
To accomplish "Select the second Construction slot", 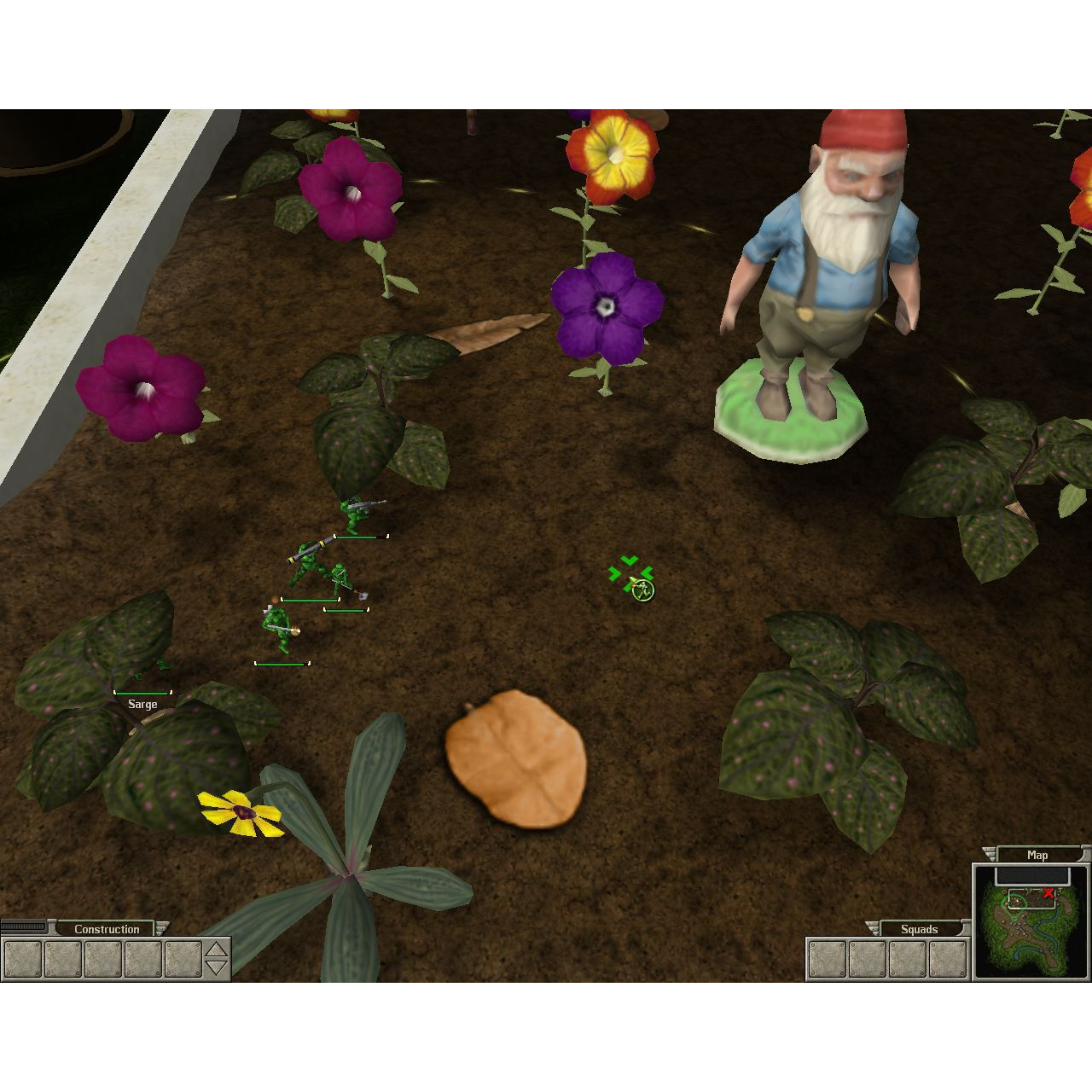I will (x=63, y=959).
